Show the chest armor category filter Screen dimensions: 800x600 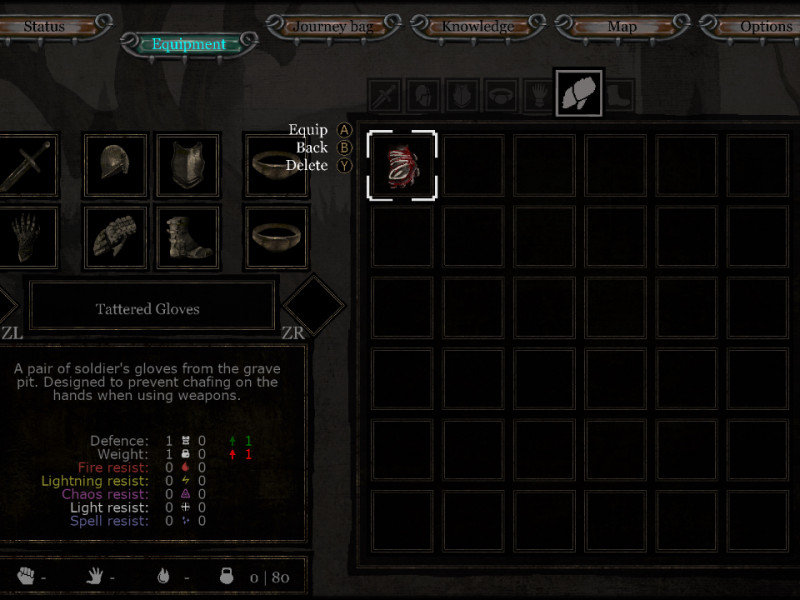463,96
